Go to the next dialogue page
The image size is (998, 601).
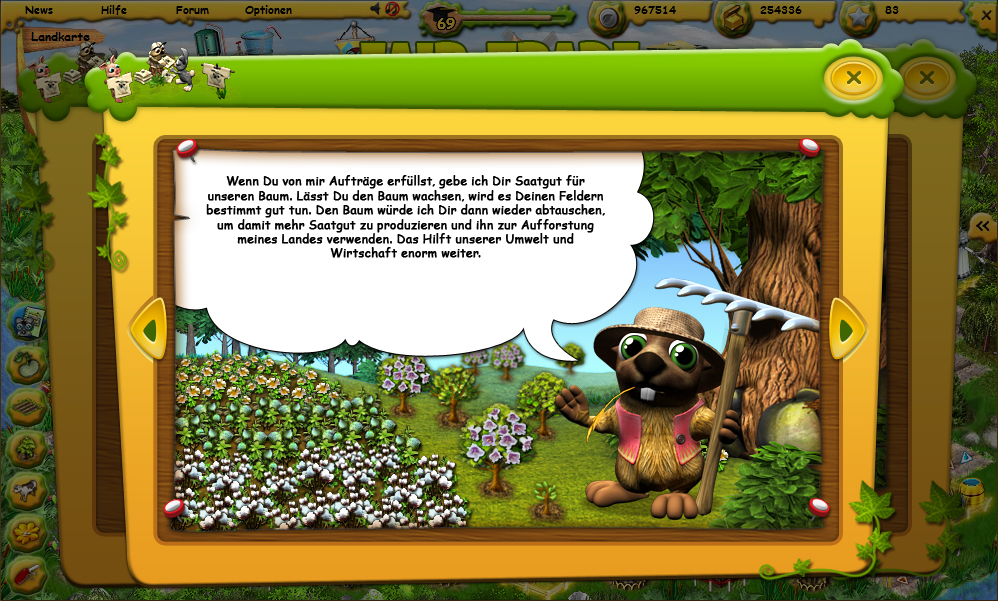[847, 329]
